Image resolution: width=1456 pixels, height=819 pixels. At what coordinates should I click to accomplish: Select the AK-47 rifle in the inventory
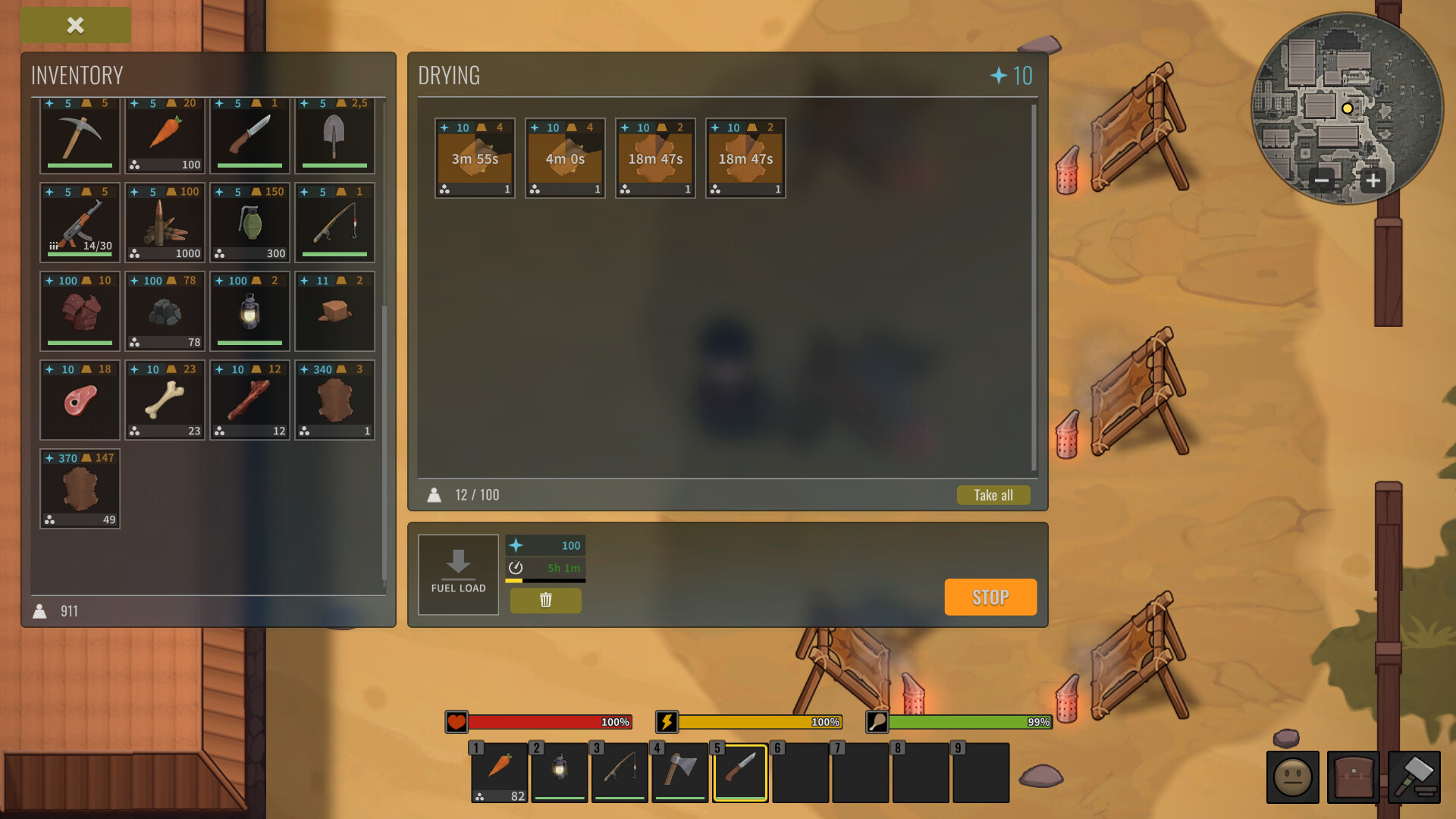click(x=79, y=222)
